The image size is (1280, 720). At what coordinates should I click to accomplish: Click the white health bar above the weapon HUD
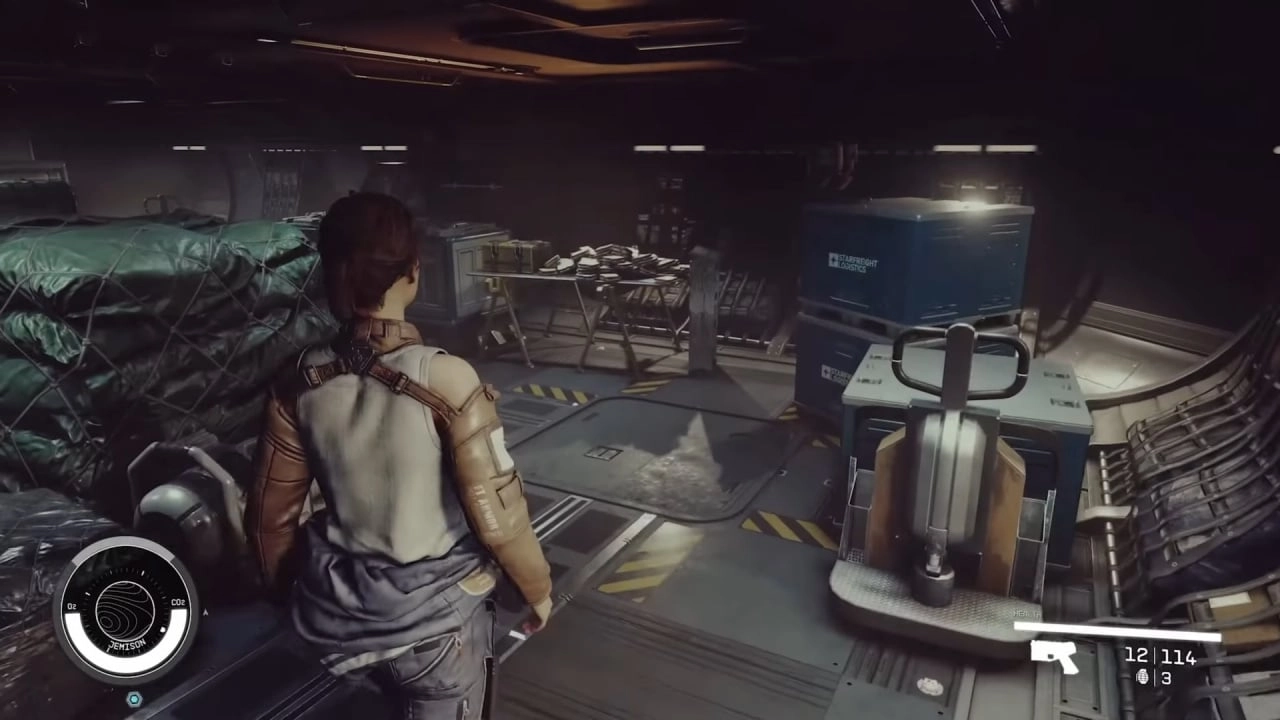pos(1116,630)
